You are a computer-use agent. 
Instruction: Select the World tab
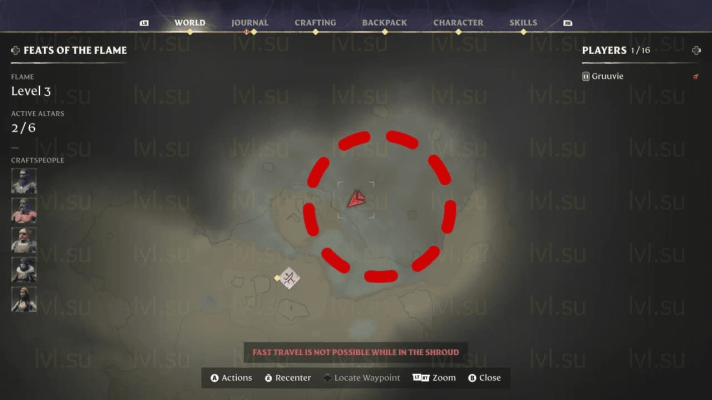click(189, 22)
